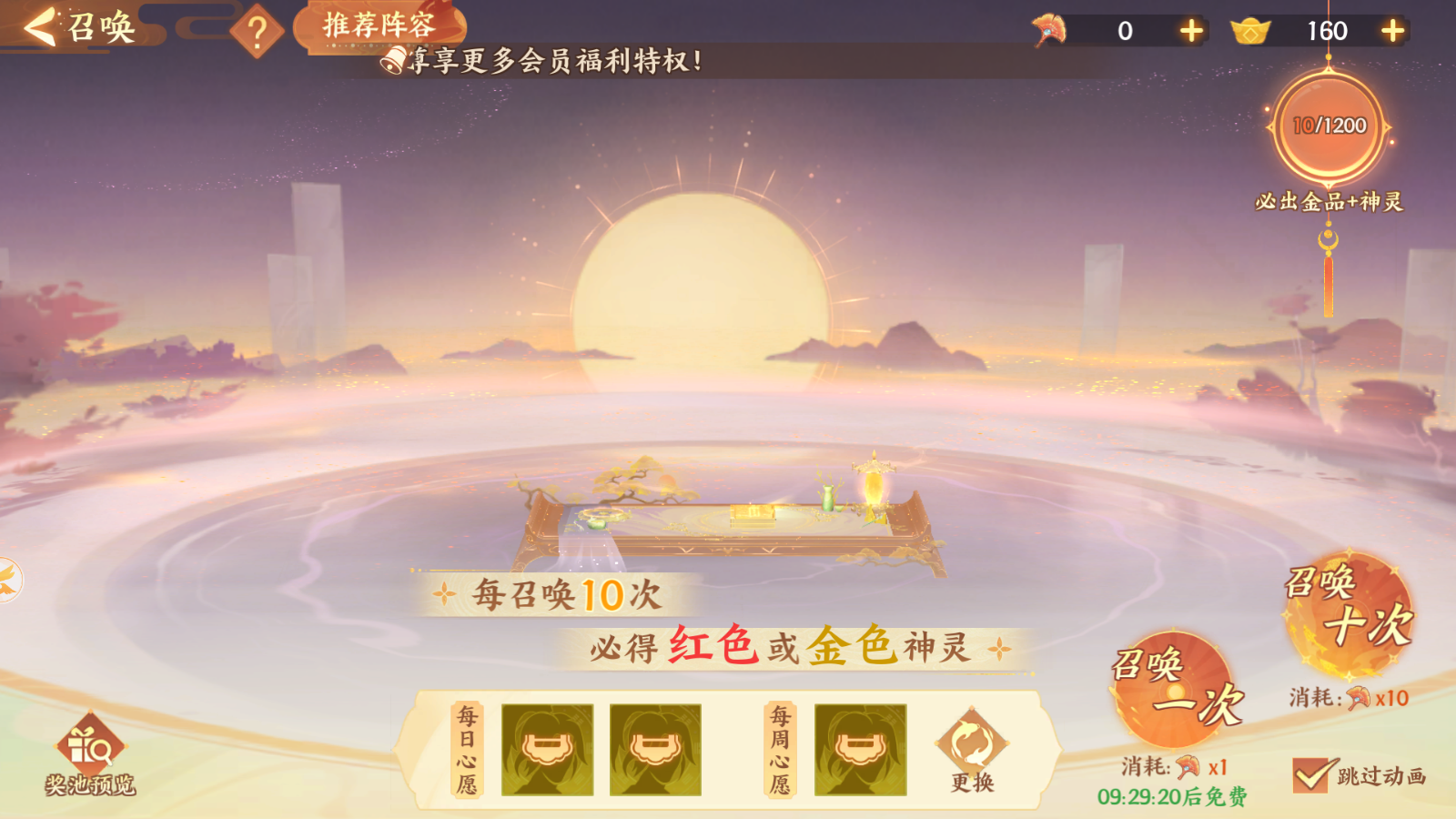
Task: Open 推荐阵容 recommended lineup
Action: tap(379, 25)
